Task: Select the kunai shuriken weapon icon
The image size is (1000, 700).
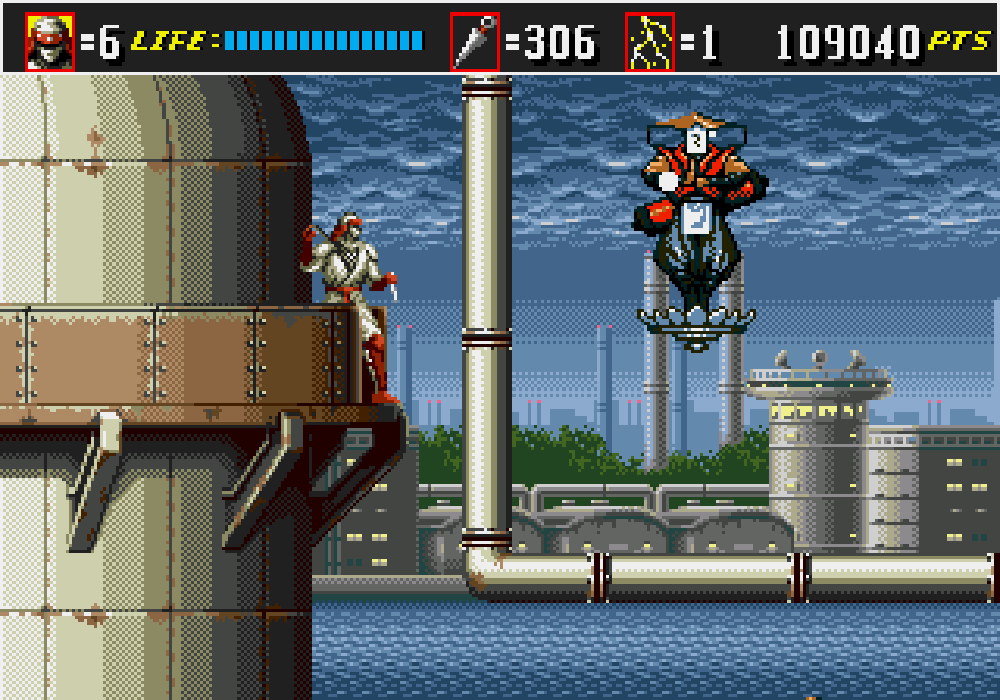Action: point(474,42)
